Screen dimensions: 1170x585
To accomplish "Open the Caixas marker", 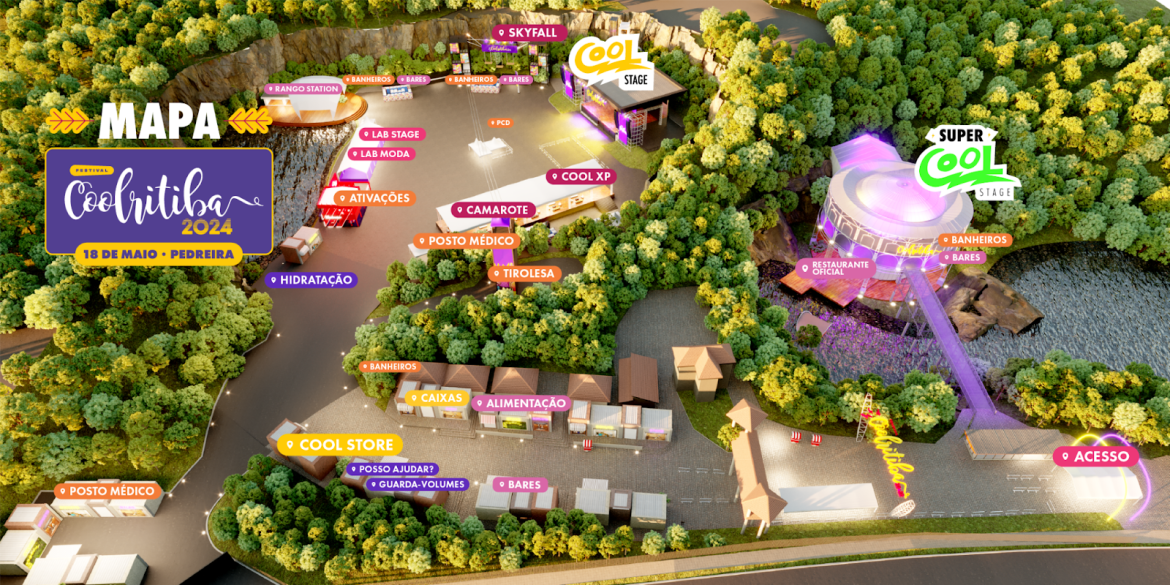I will [436, 398].
